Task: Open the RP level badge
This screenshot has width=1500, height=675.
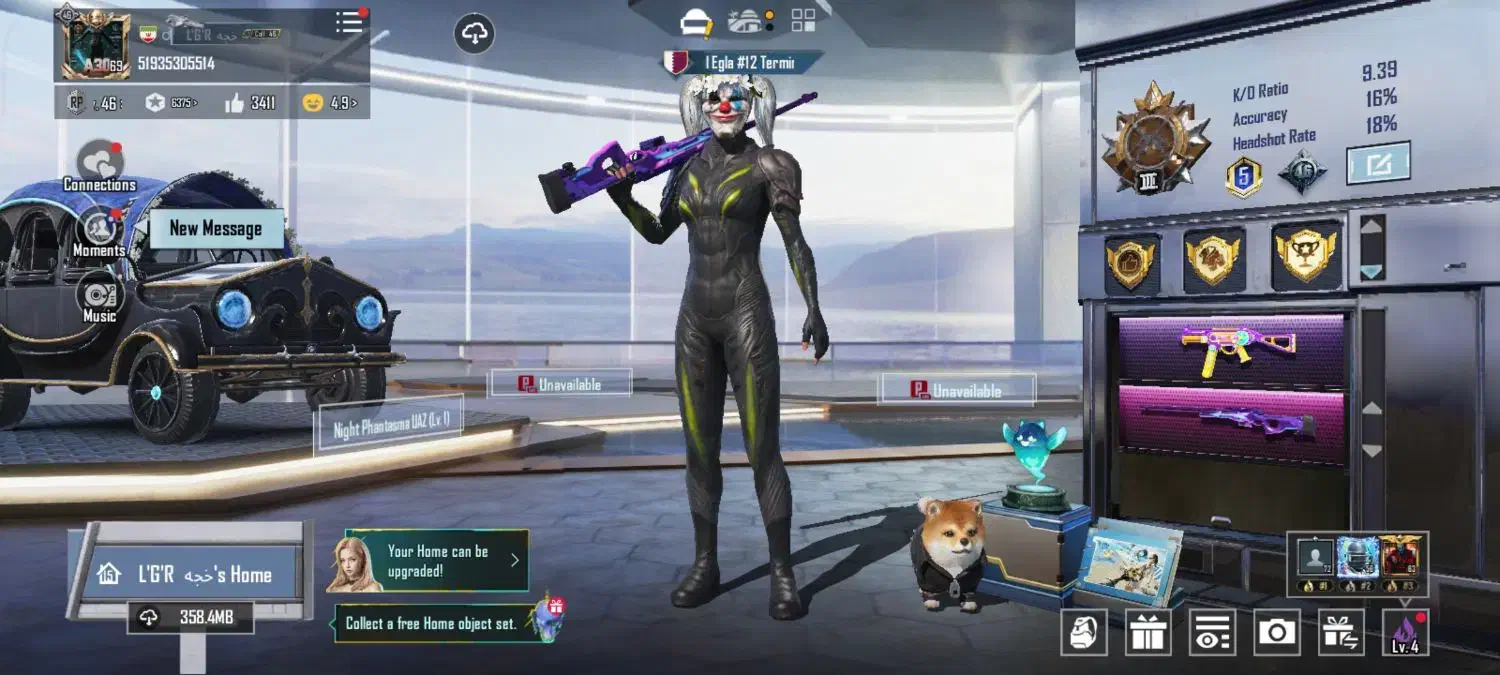Action: coord(76,102)
